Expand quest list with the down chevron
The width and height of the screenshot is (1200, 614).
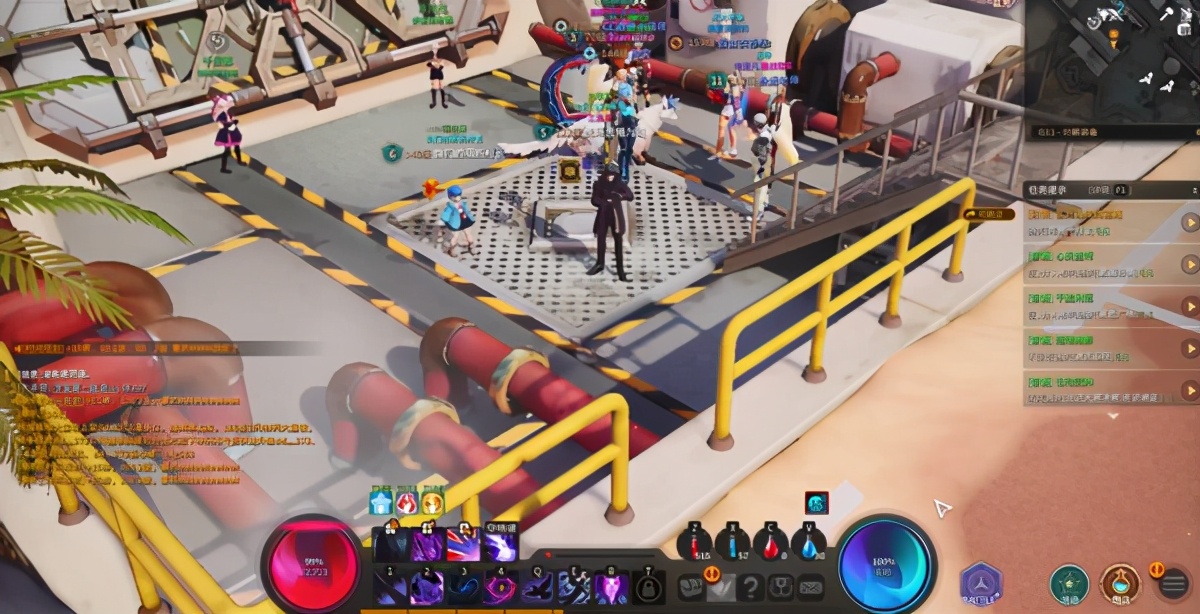click(1112, 416)
